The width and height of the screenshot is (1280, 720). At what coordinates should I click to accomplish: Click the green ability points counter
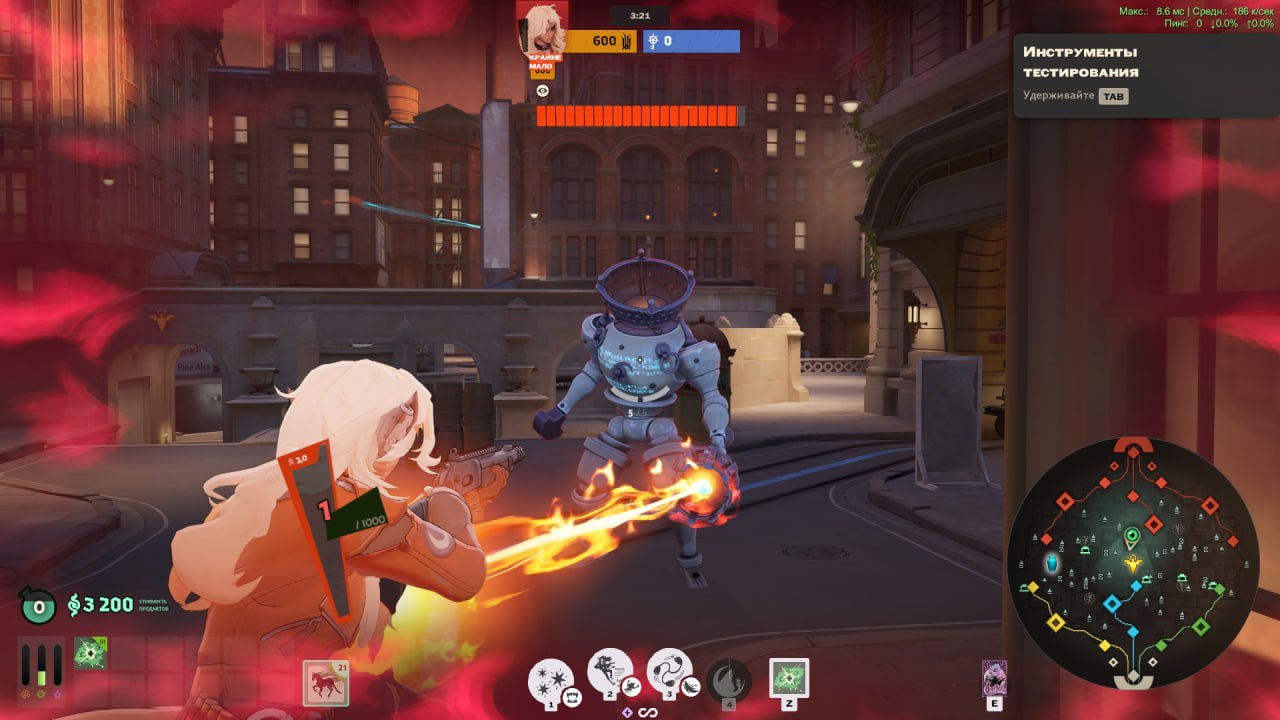37,605
